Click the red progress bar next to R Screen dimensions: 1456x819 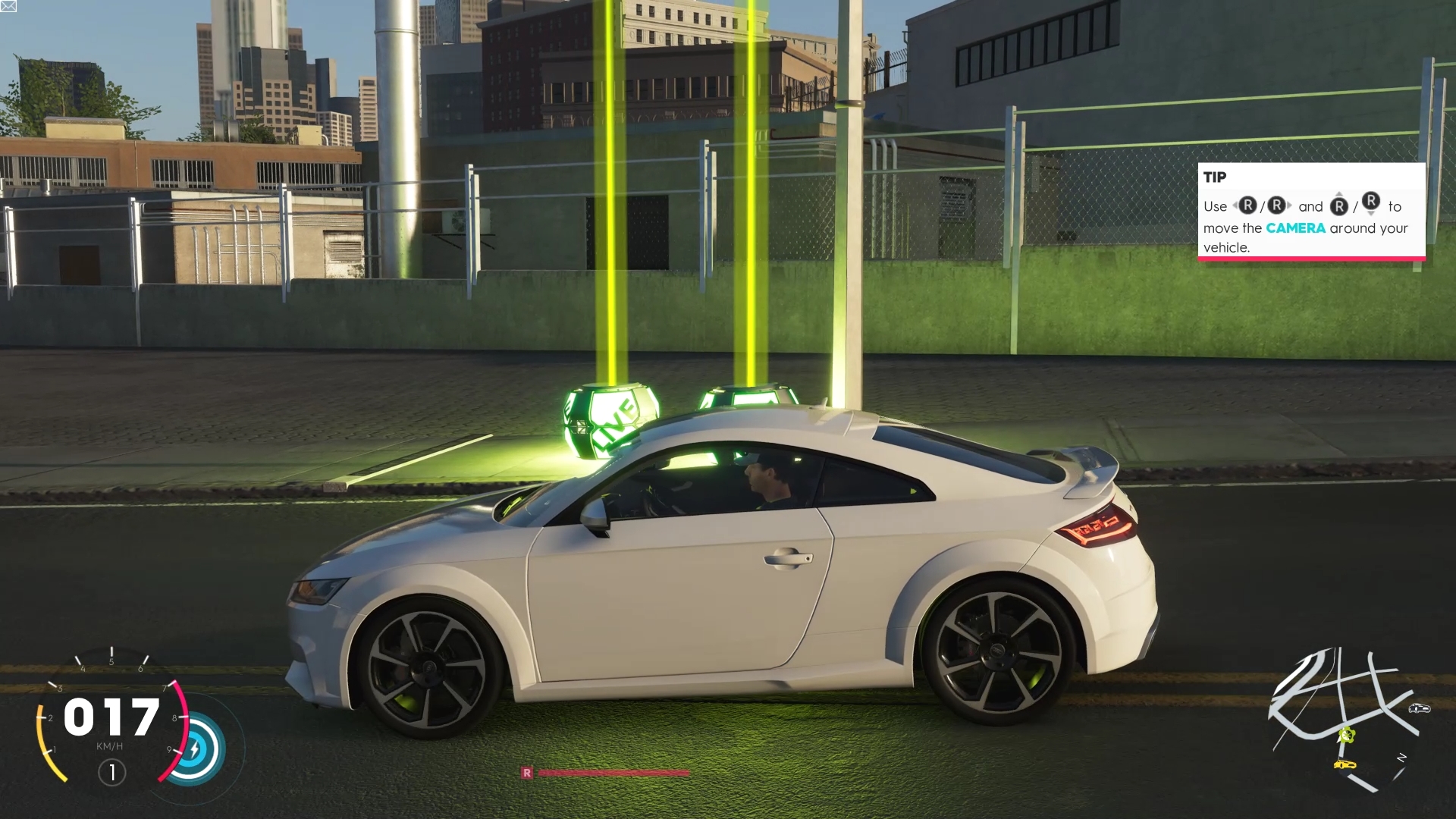[x=614, y=773]
